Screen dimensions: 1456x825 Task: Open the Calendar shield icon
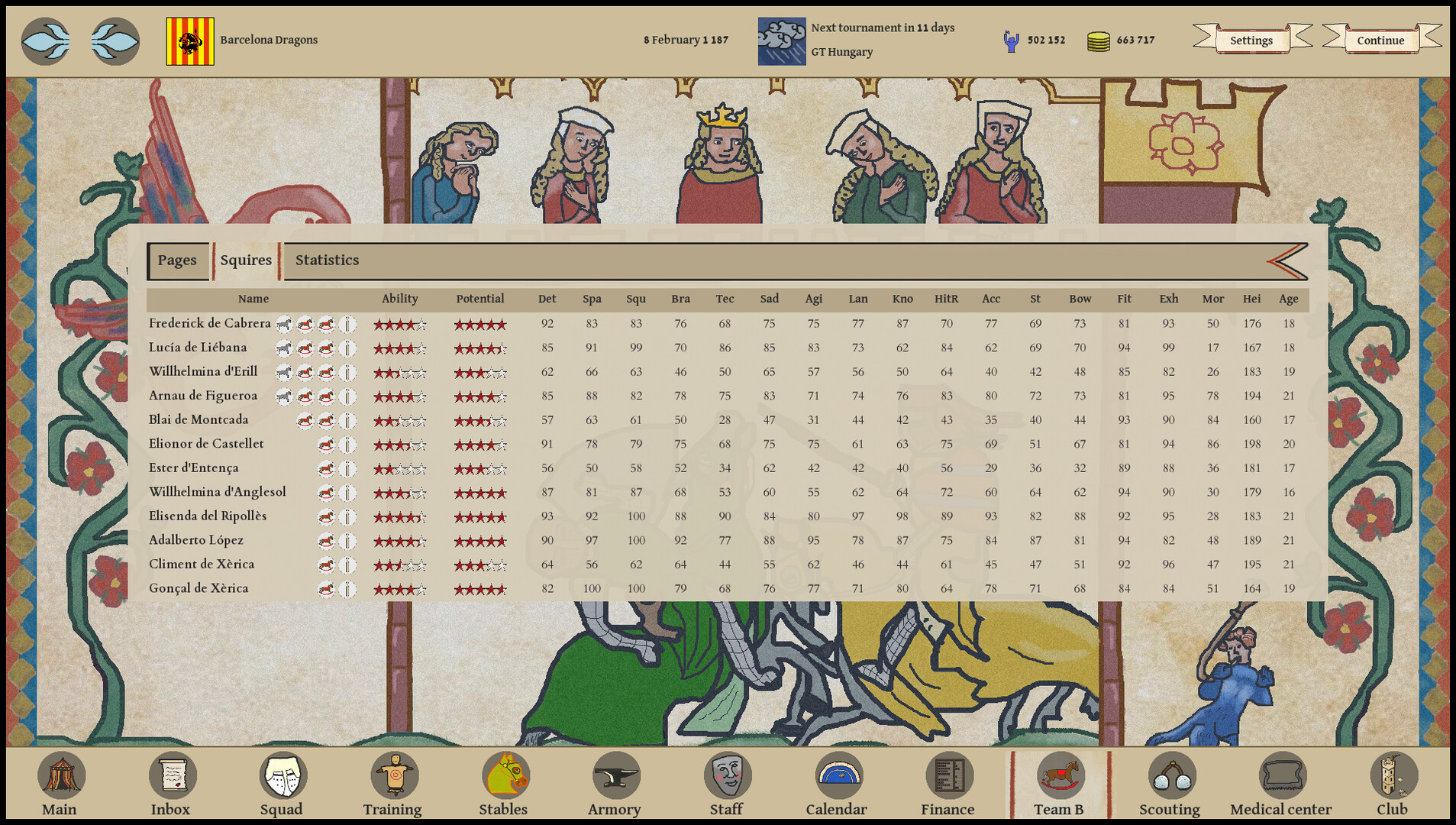pos(837,775)
